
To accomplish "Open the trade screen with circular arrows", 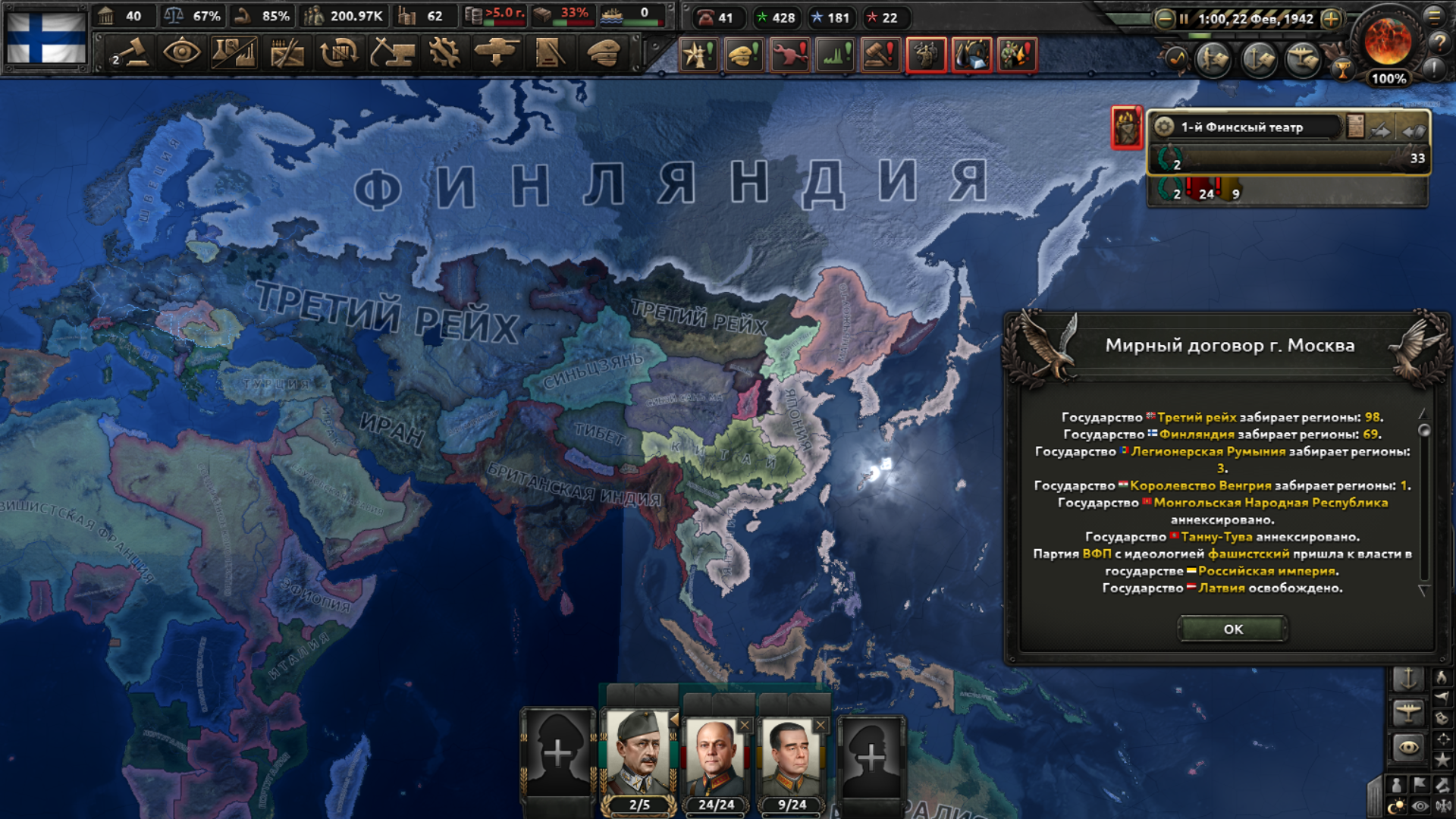I will click(339, 53).
